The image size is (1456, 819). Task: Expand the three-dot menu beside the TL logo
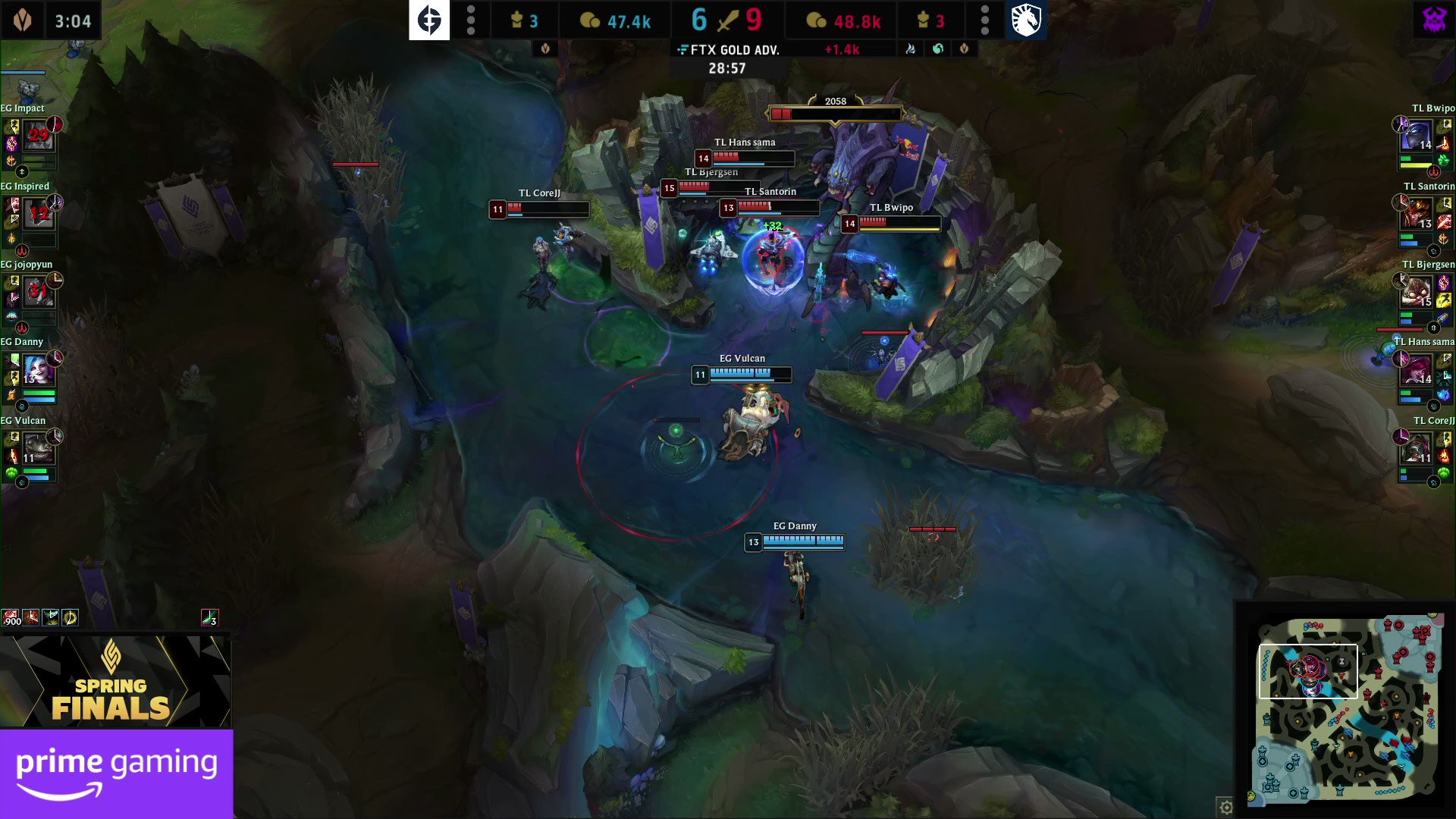pyautogui.click(x=984, y=20)
